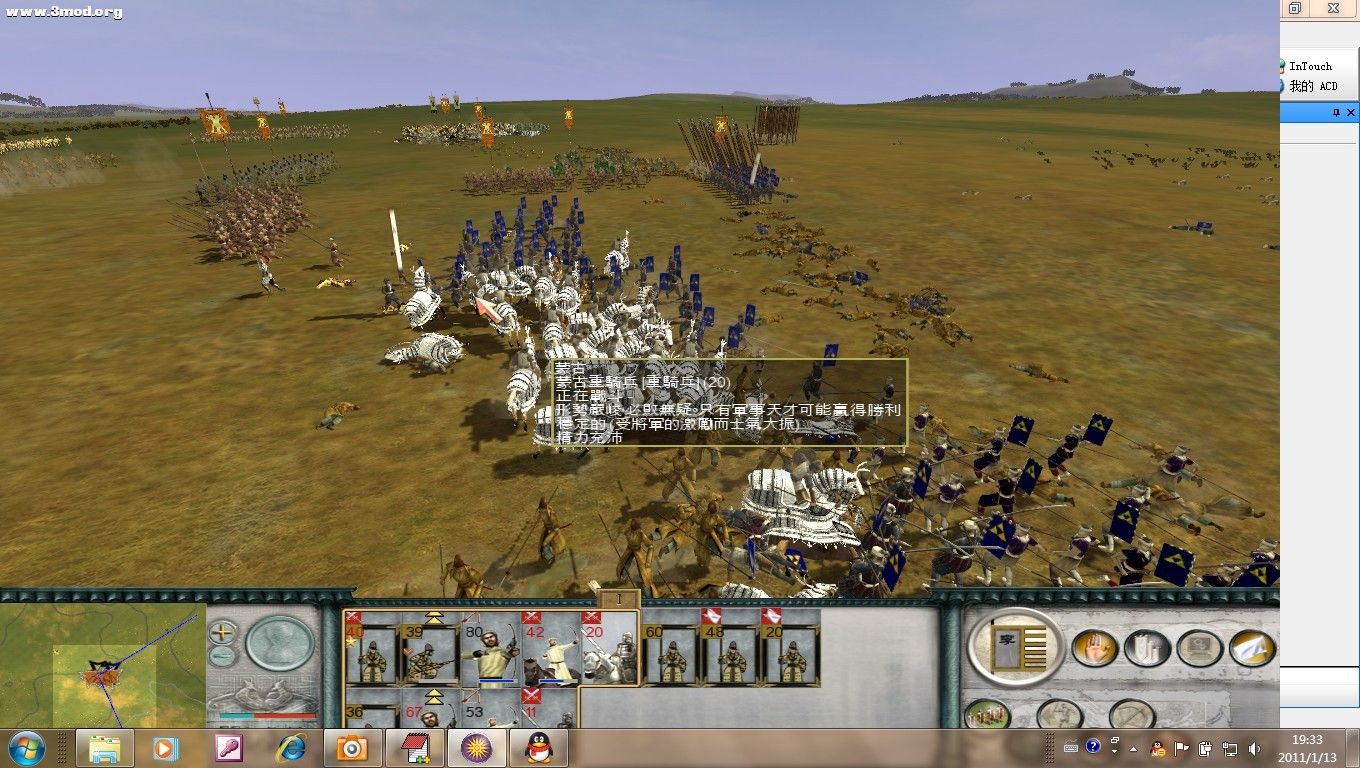Expand hidden icons with the tray up arrow
Viewport: 1360px width, 768px height.
[1133, 749]
